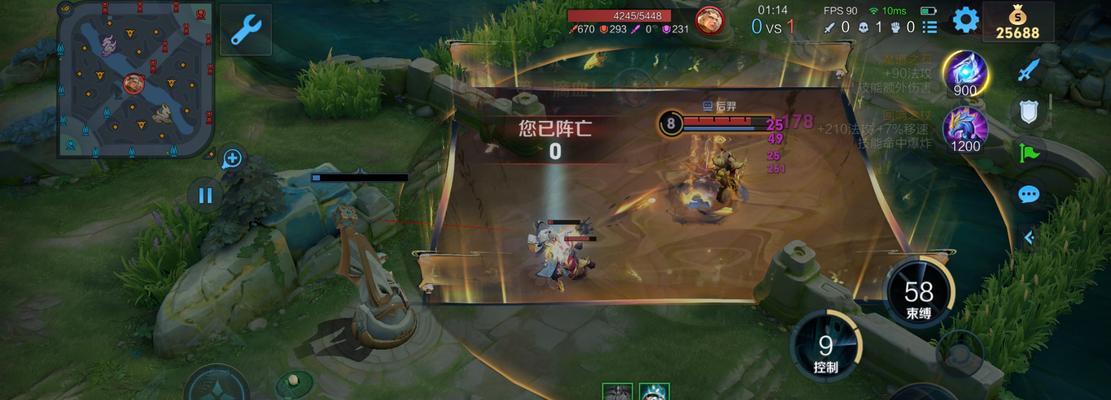
Task: Open the wrench tool button
Action: pyautogui.click(x=245, y=30)
